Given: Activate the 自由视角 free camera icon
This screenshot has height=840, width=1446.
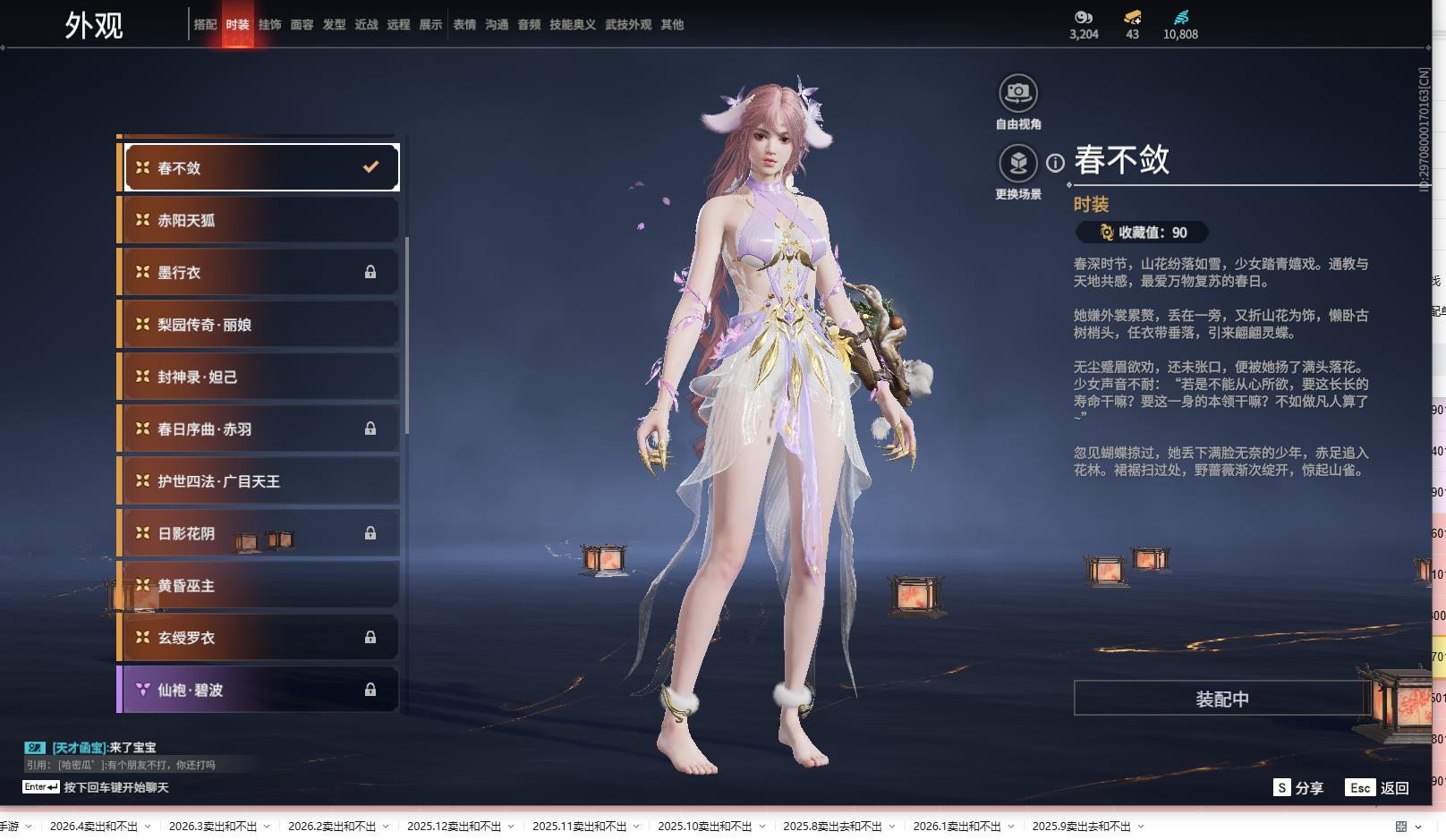Looking at the screenshot, I should (x=1017, y=93).
